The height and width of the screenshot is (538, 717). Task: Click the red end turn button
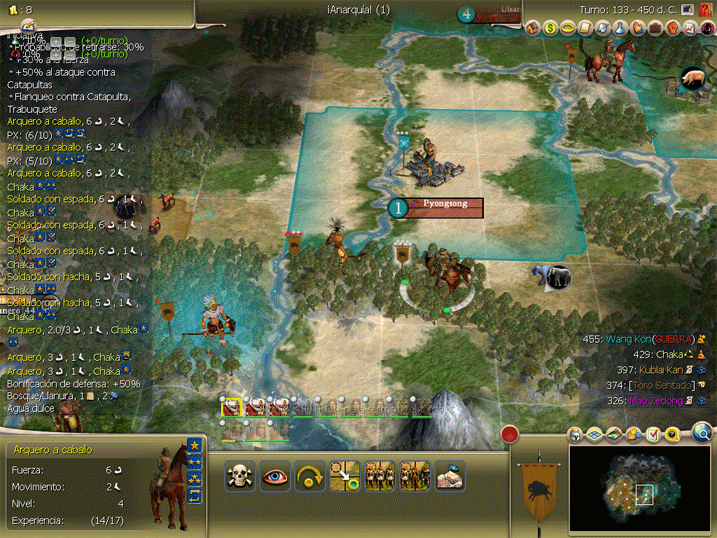pyautogui.click(x=510, y=435)
